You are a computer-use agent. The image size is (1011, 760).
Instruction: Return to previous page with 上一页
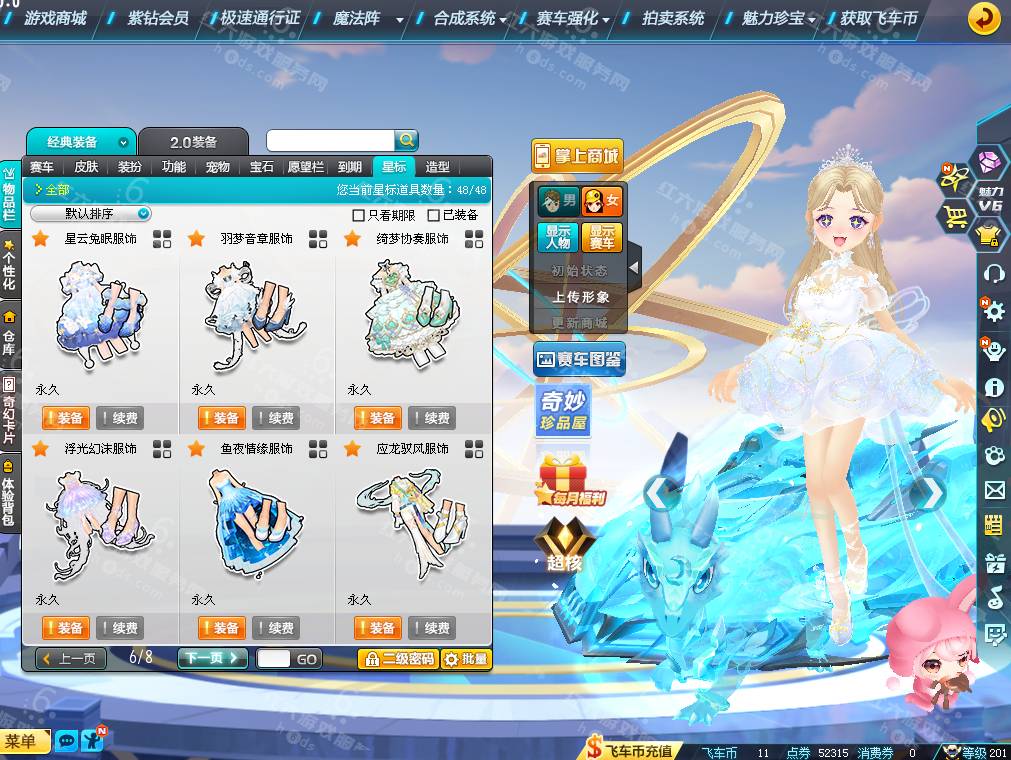point(71,659)
